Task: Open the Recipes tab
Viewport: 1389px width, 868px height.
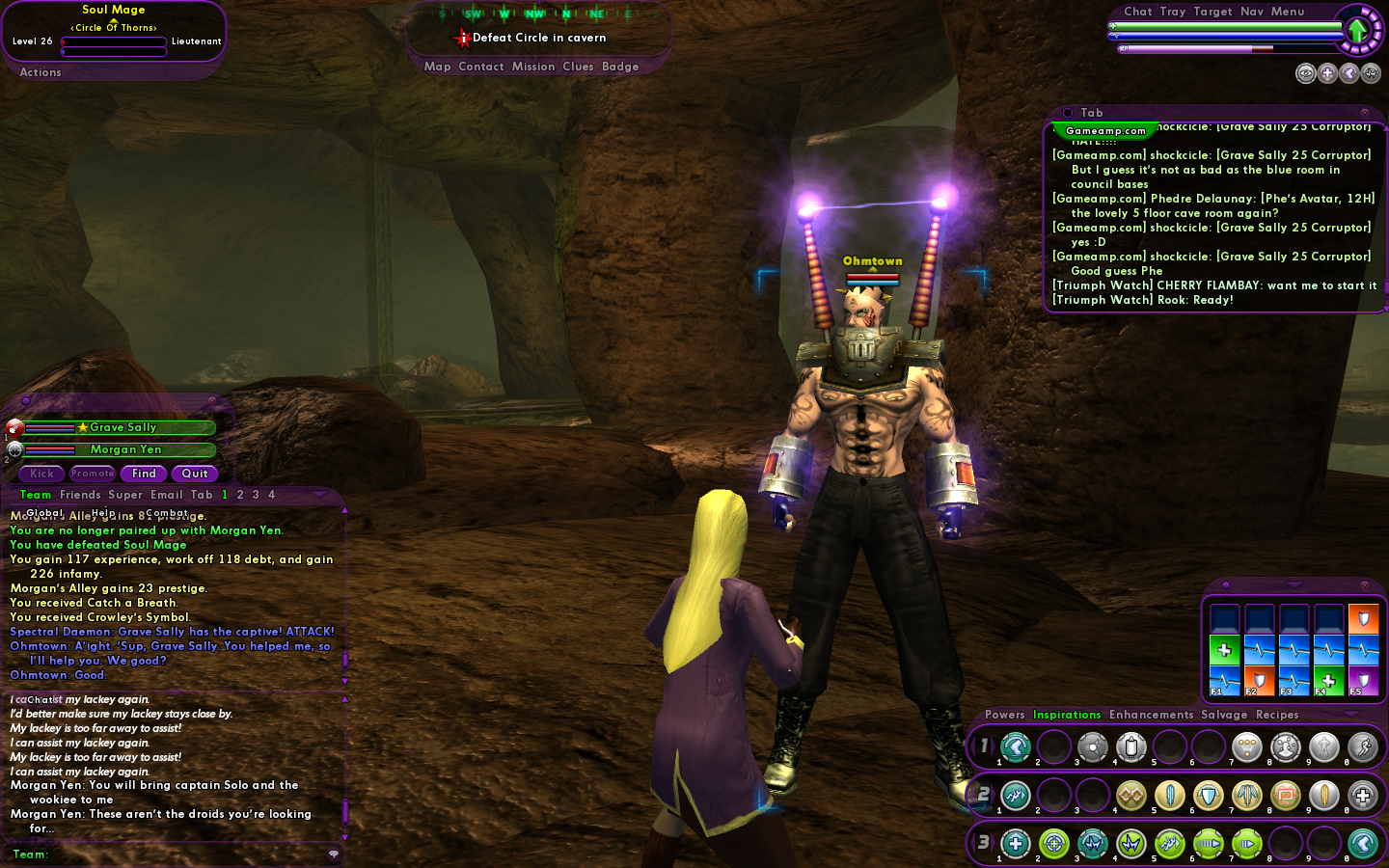Action: (1277, 715)
